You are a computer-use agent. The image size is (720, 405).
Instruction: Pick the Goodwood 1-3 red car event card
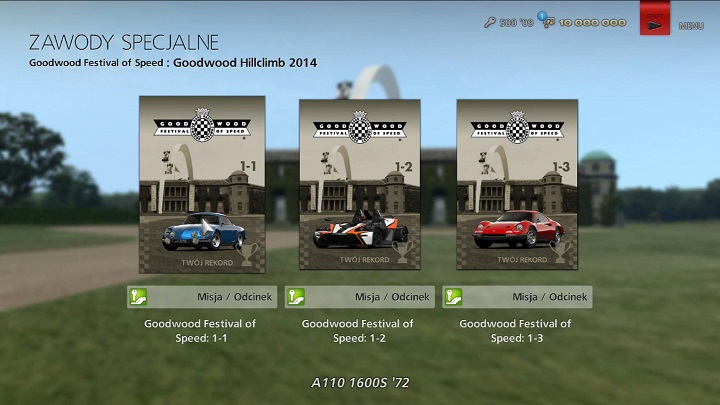coord(517,185)
